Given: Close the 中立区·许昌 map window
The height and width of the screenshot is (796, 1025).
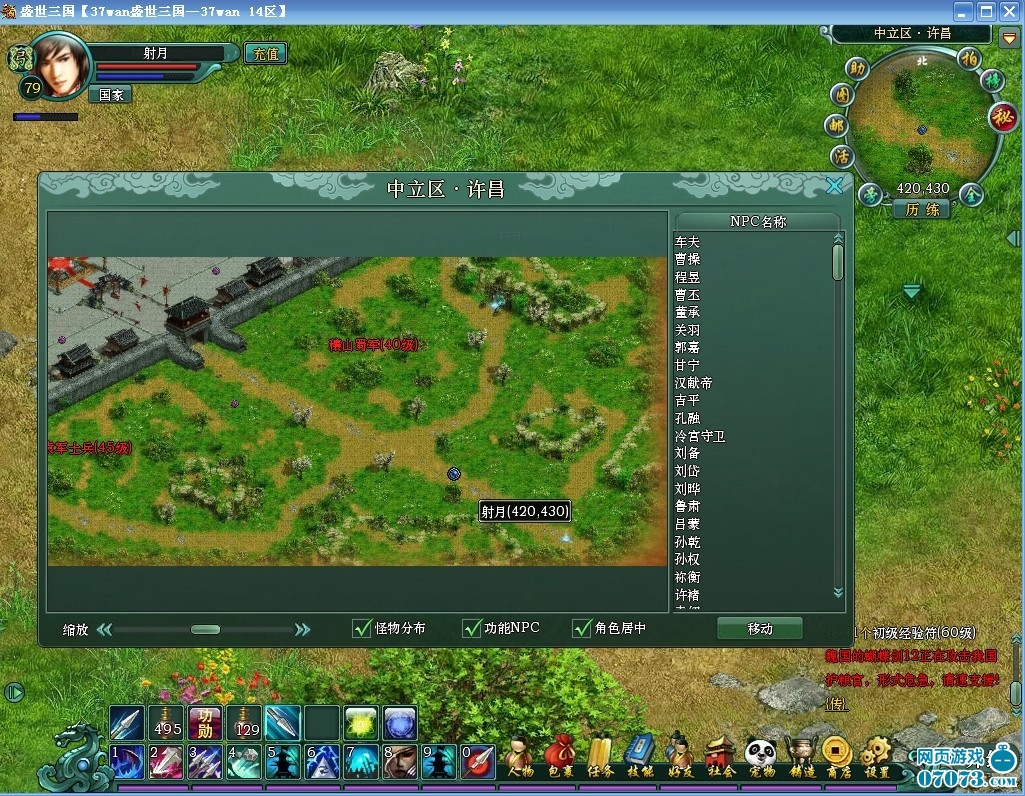Looking at the screenshot, I should pos(834,185).
